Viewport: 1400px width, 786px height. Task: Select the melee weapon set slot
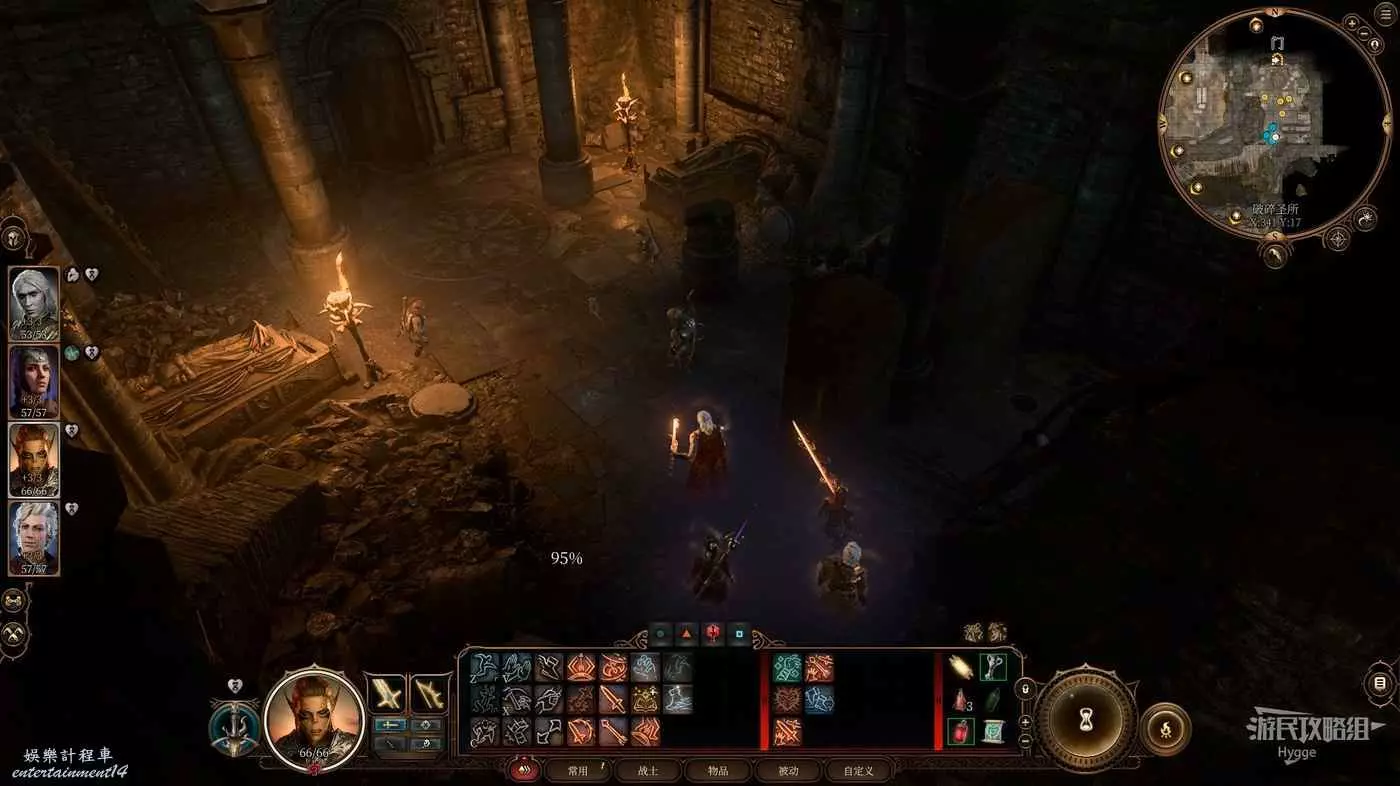tap(387, 693)
